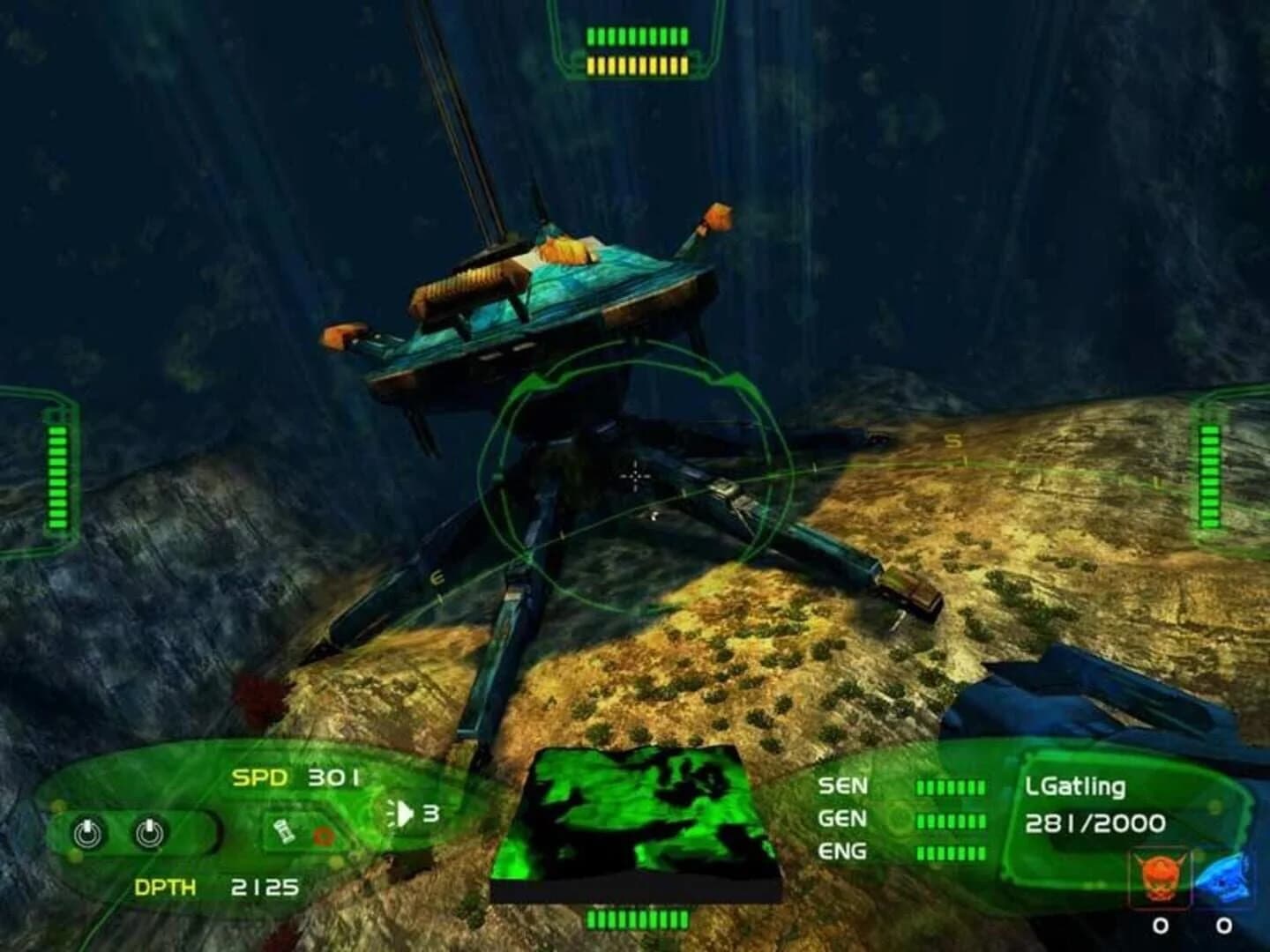Select the left power button icon
This screenshot has height=952, width=1270.
click(88, 832)
